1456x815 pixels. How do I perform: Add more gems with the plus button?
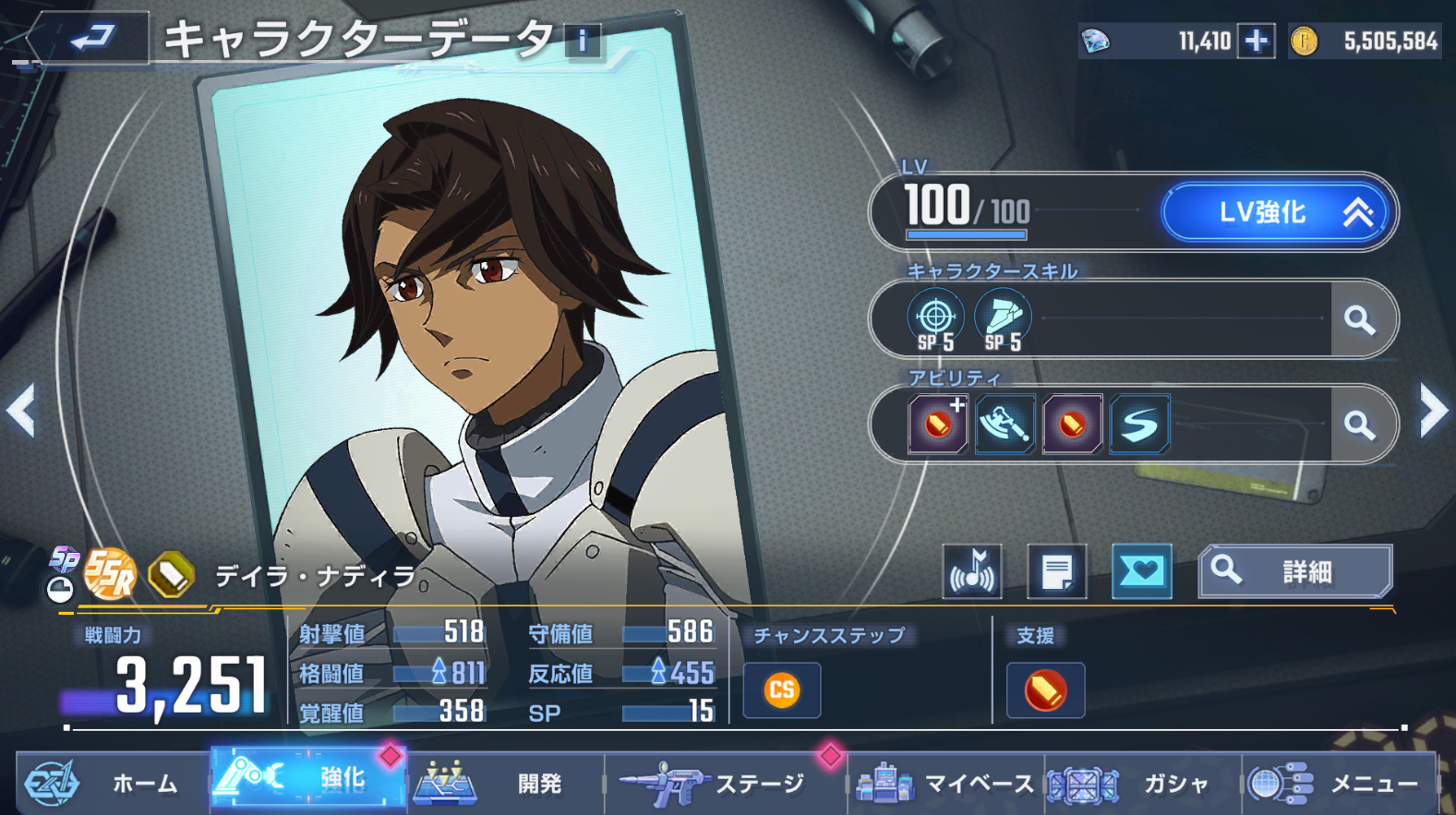click(1256, 42)
